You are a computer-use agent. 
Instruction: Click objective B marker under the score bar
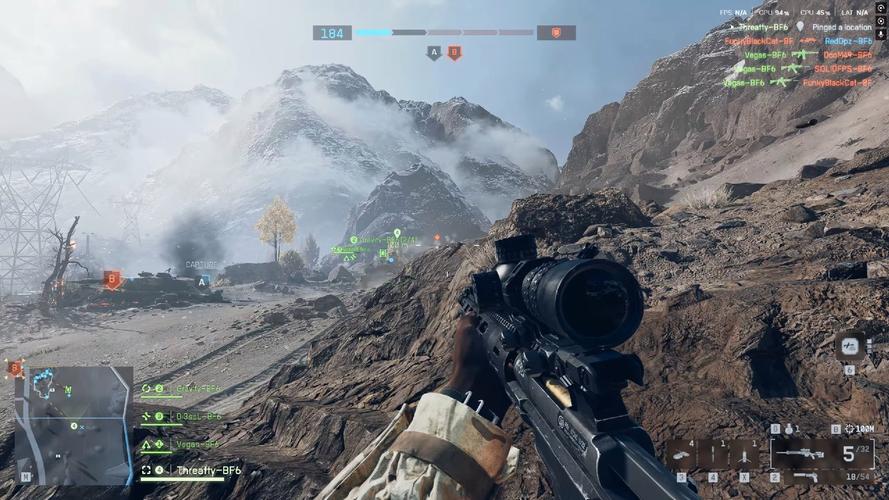click(x=454, y=52)
